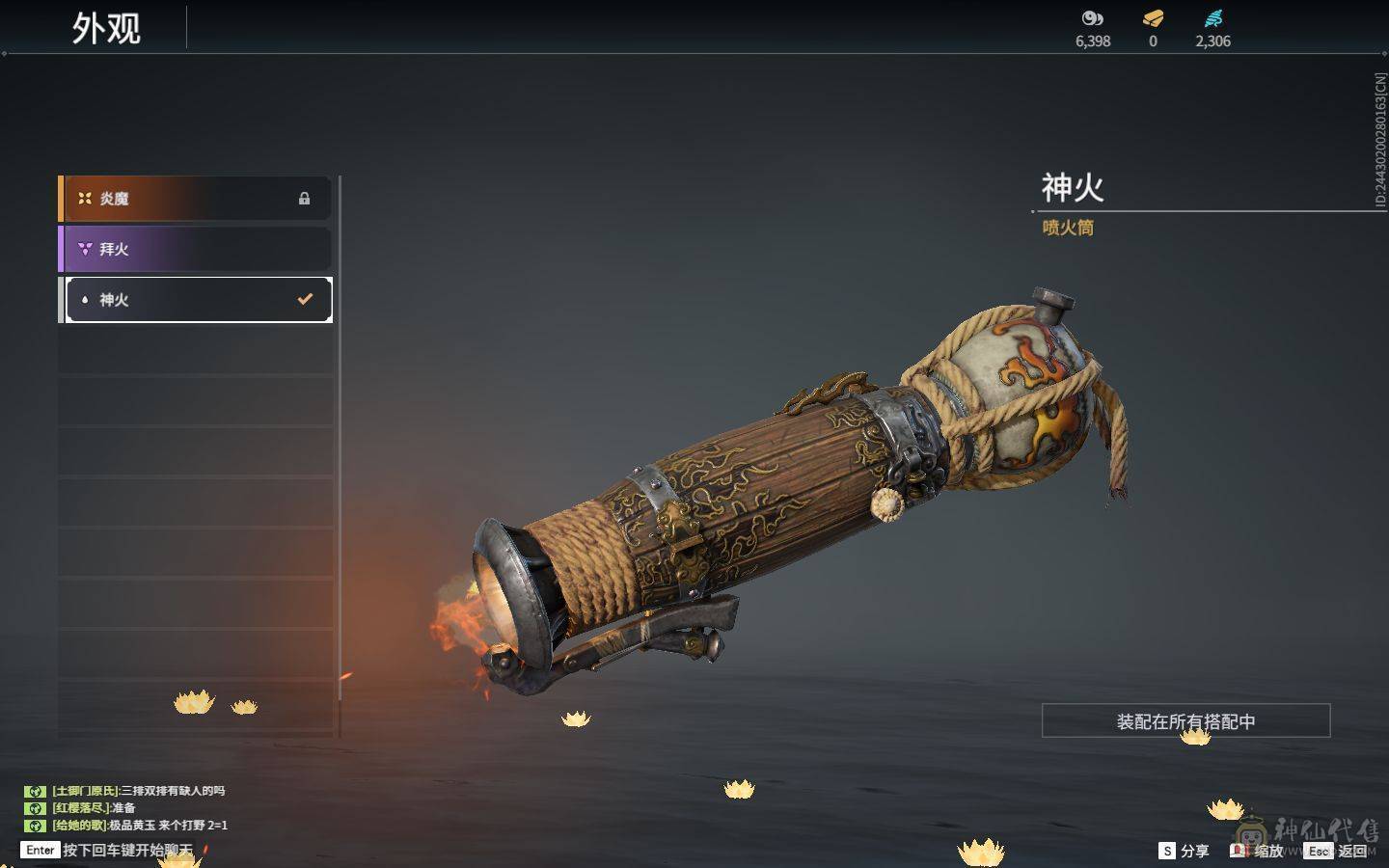Click the 分享 share button
Screen dimensions: 1389x868
click(x=1184, y=851)
